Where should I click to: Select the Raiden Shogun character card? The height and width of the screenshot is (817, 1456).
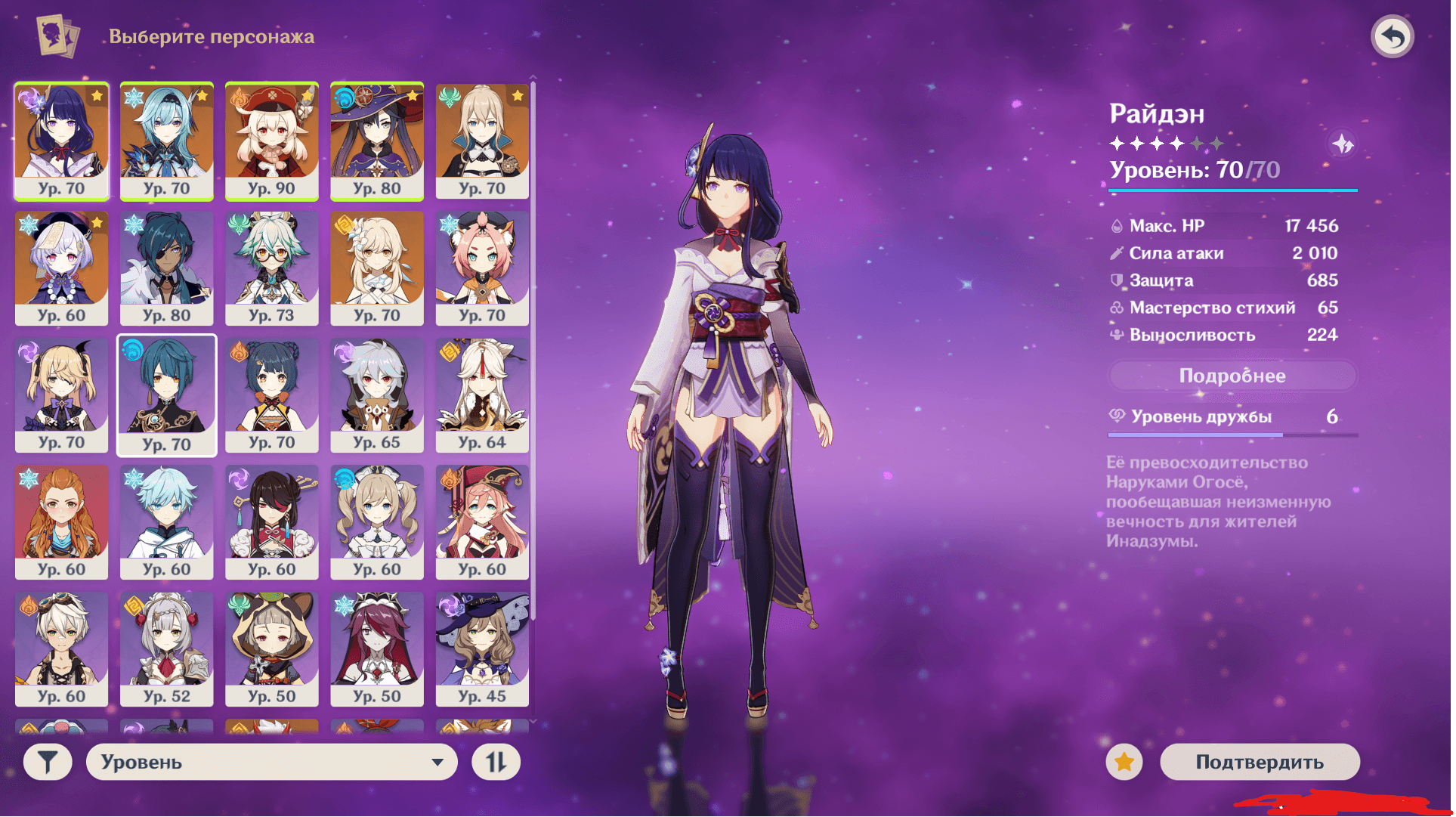(62, 141)
